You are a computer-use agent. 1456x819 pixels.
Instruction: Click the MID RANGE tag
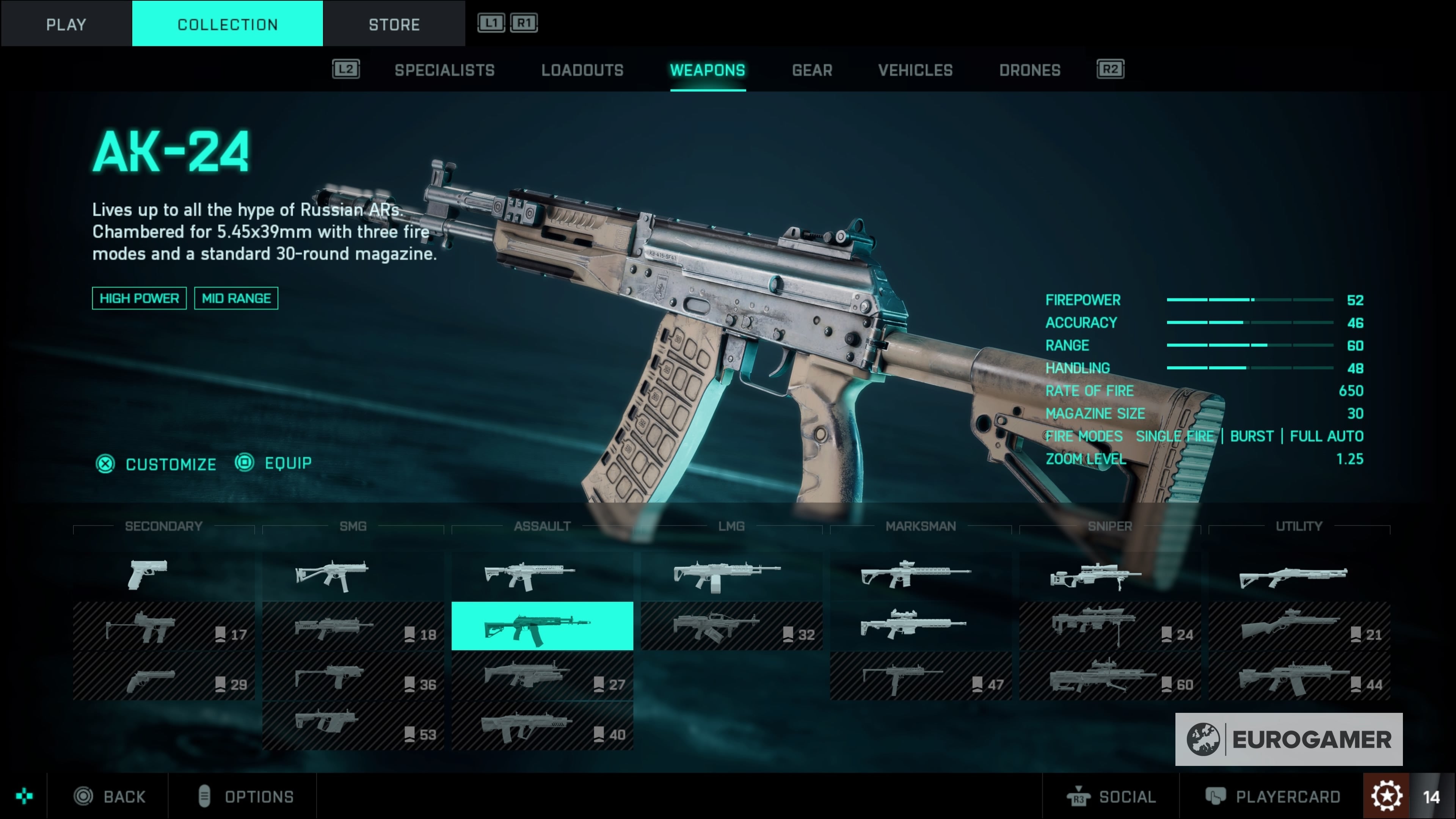click(x=236, y=298)
